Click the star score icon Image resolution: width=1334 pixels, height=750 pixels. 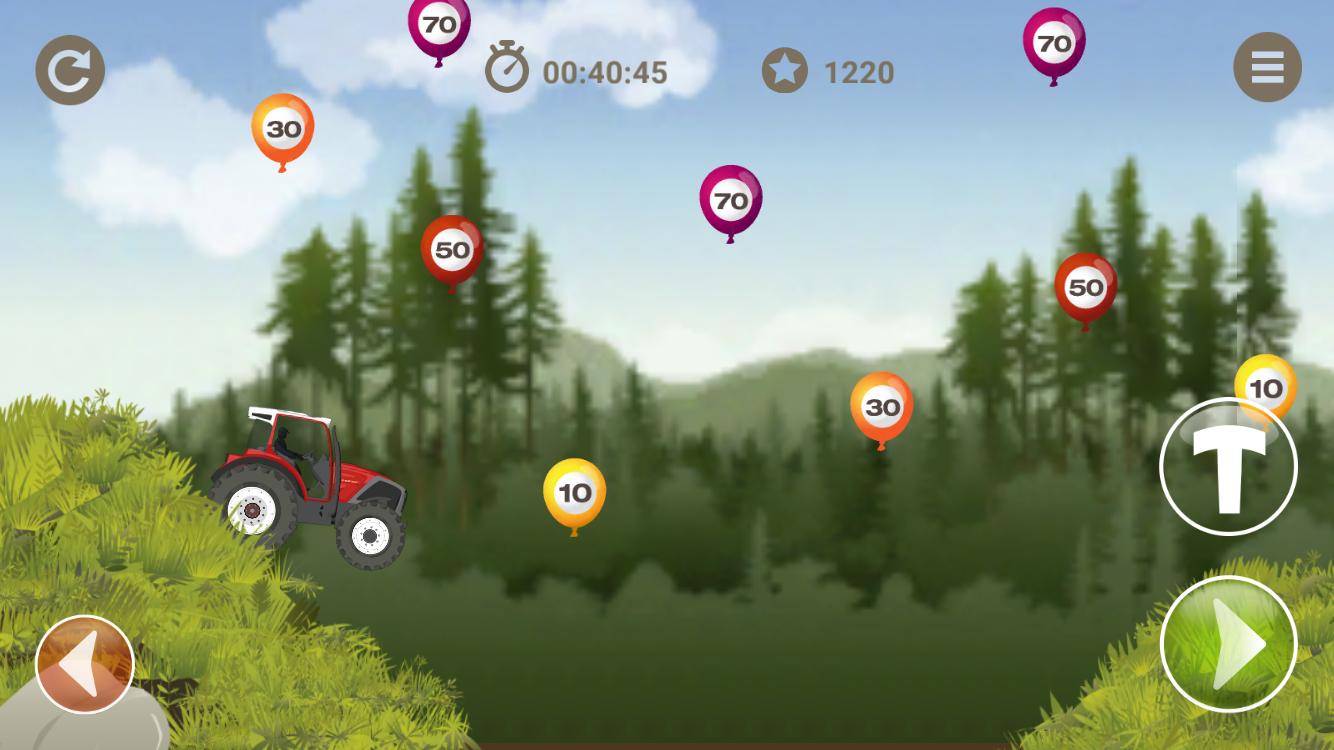coord(786,71)
